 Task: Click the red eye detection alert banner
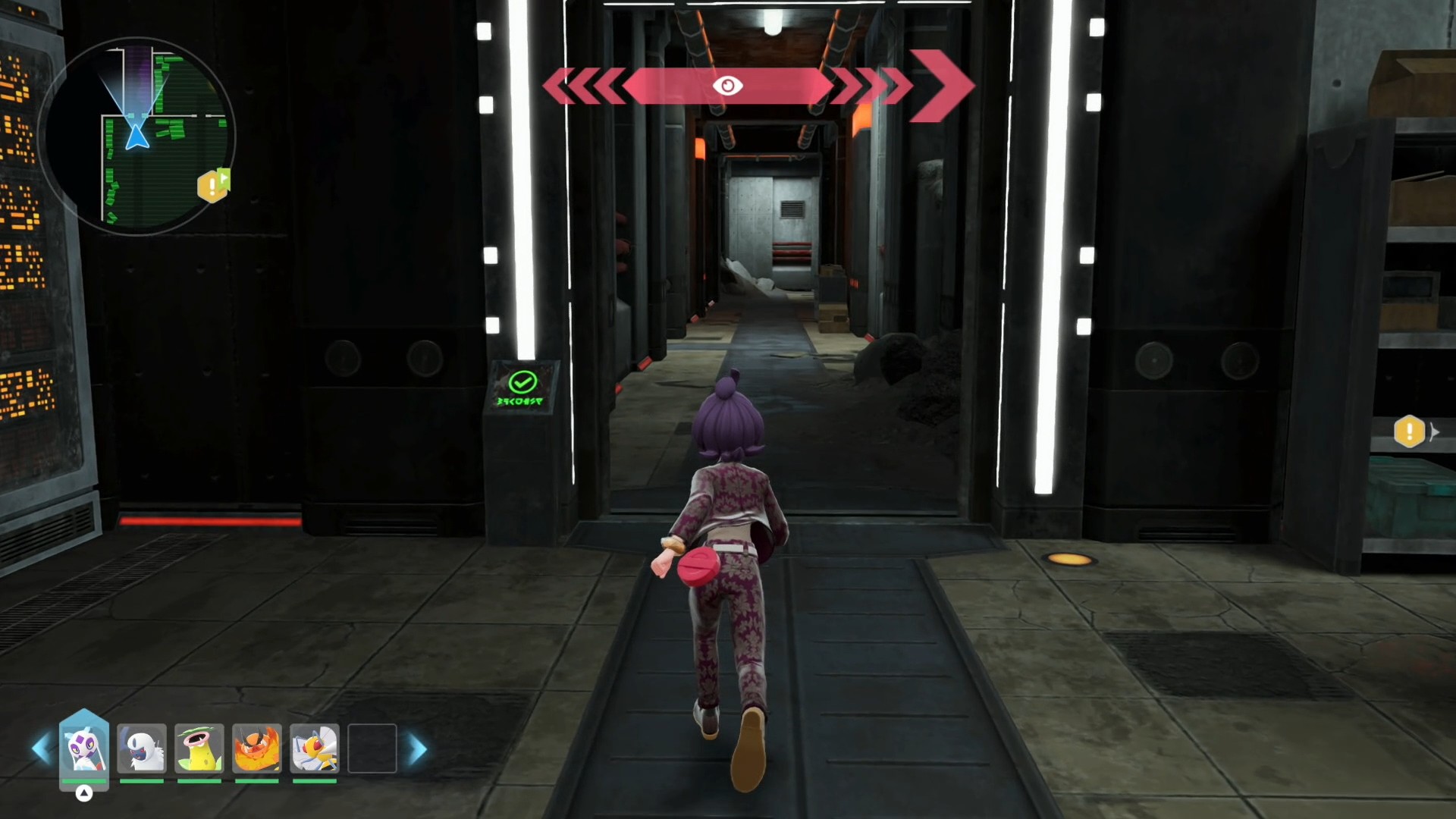pyautogui.click(x=728, y=86)
